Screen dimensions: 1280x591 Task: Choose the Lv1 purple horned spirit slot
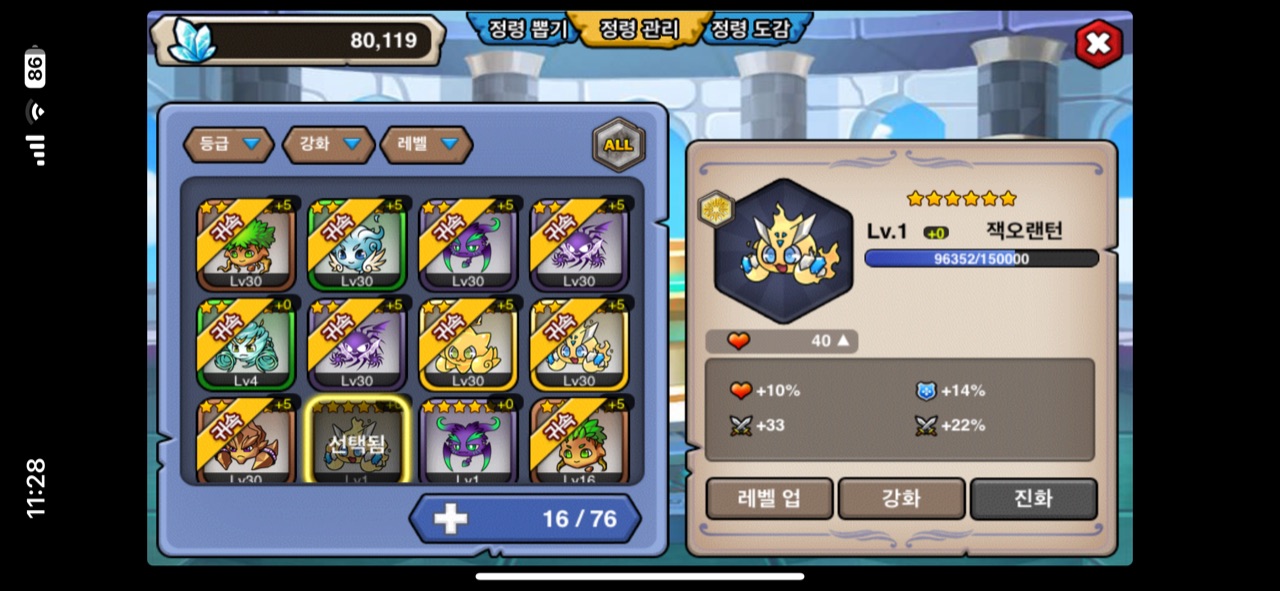pos(468,442)
